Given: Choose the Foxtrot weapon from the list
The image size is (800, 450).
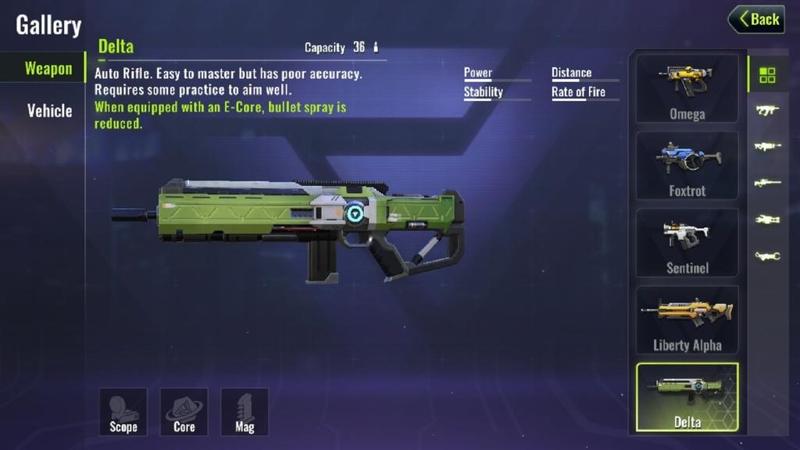Looking at the screenshot, I should (x=687, y=165).
